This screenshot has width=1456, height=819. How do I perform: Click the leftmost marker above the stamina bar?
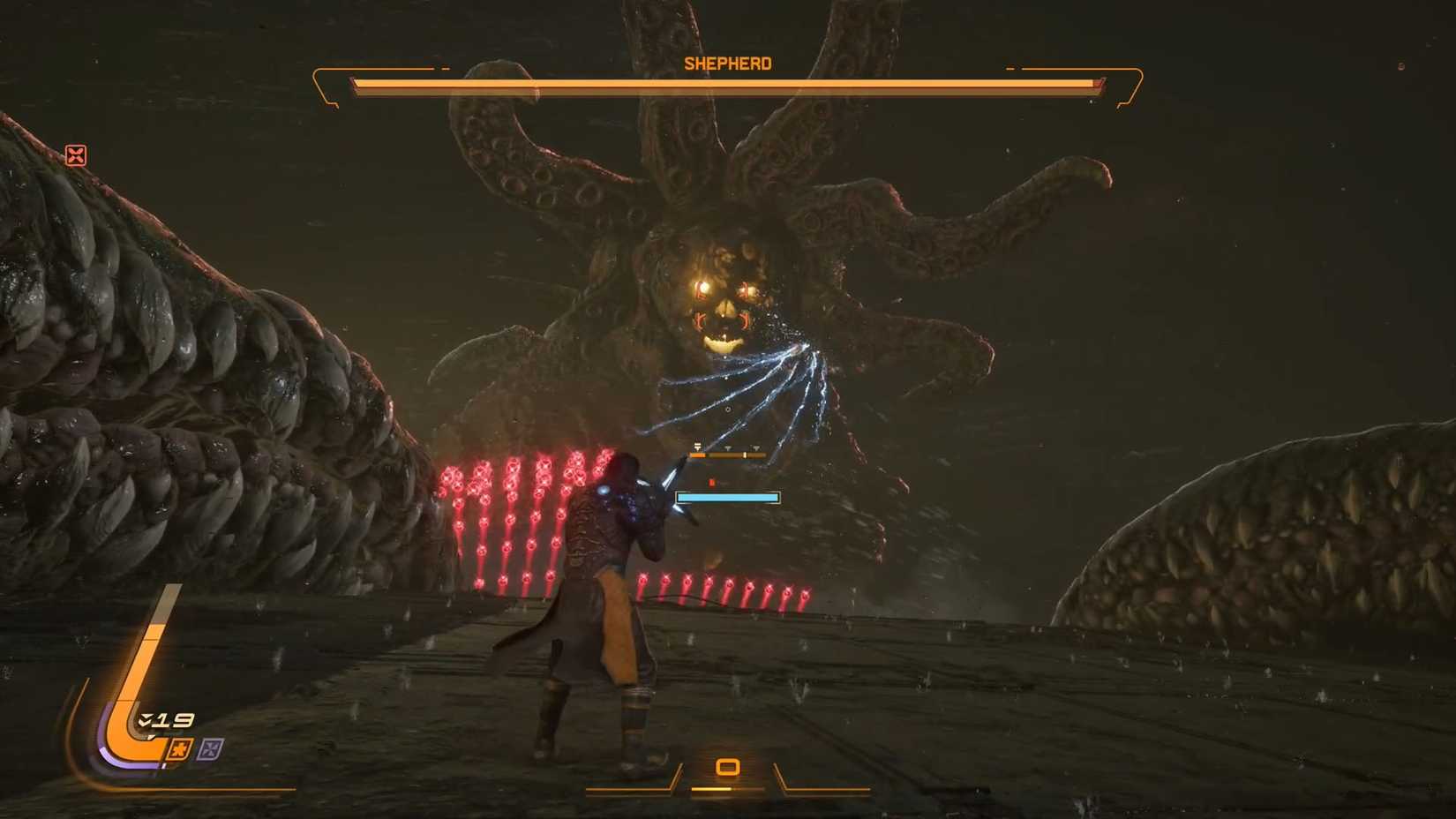[x=697, y=447]
